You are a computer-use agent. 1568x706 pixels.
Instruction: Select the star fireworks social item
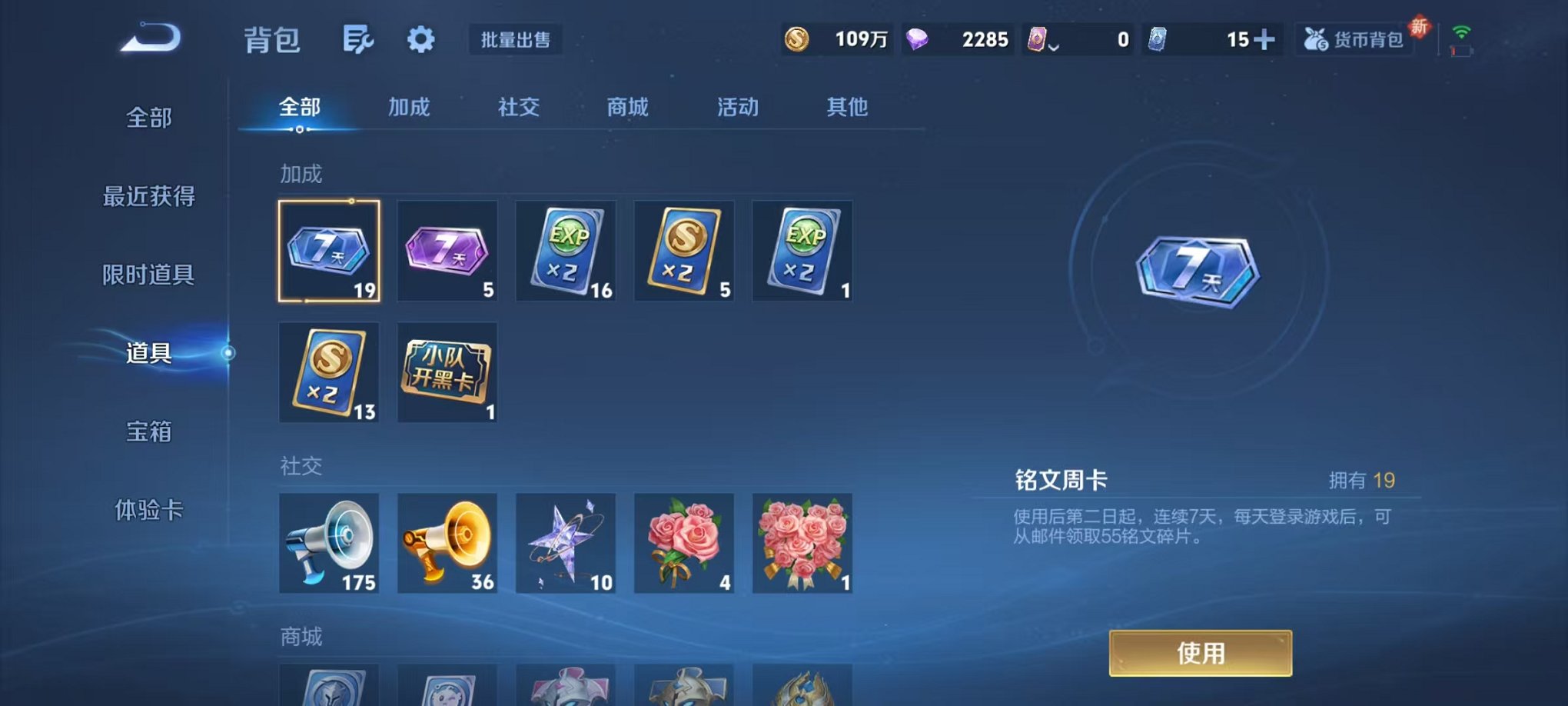pyautogui.click(x=566, y=544)
